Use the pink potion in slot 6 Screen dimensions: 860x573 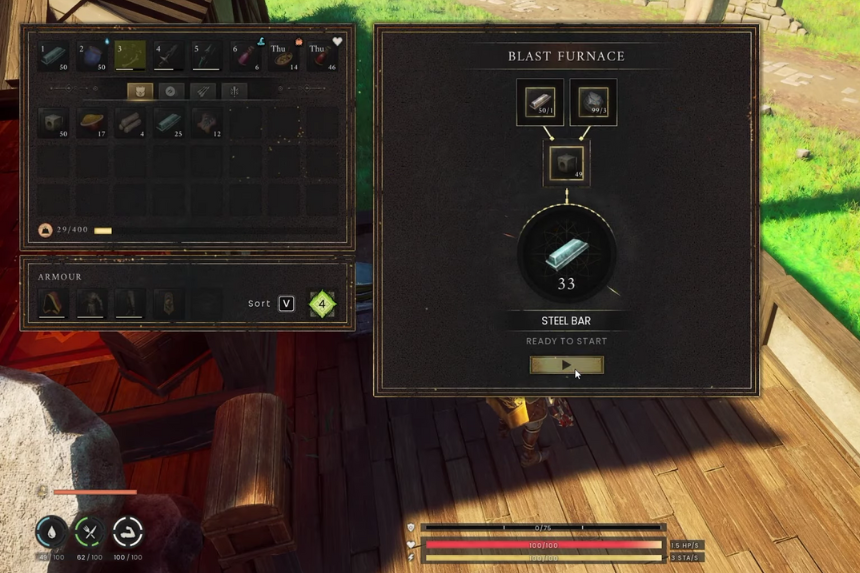(246, 56)
